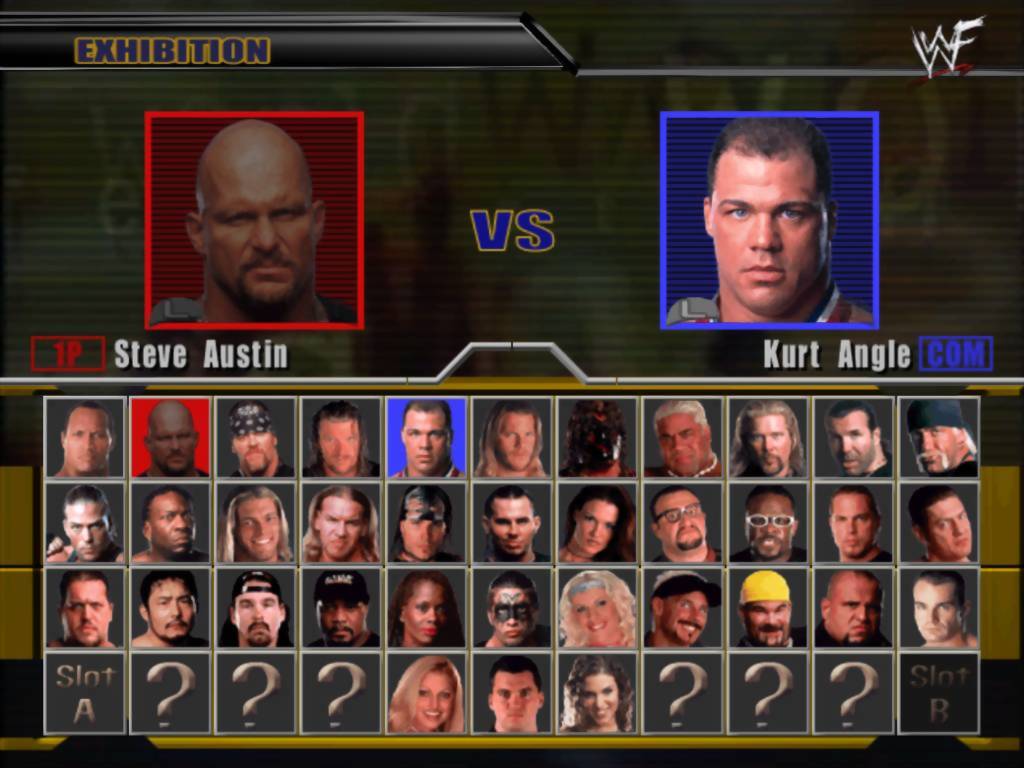Image resolution: width=1024 pixels, height=768 pixels.
Task: Select the Slot B tile
Action: click(938, 693)
